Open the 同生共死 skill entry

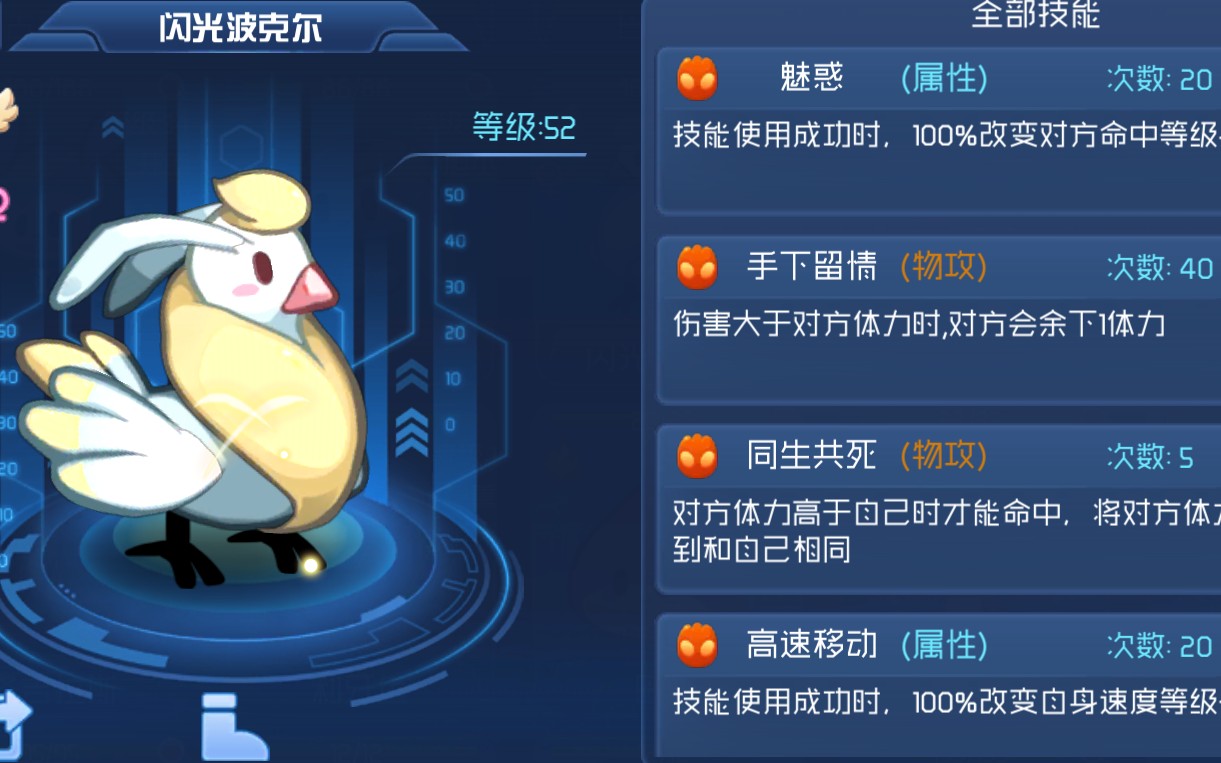tap(940, 508)
